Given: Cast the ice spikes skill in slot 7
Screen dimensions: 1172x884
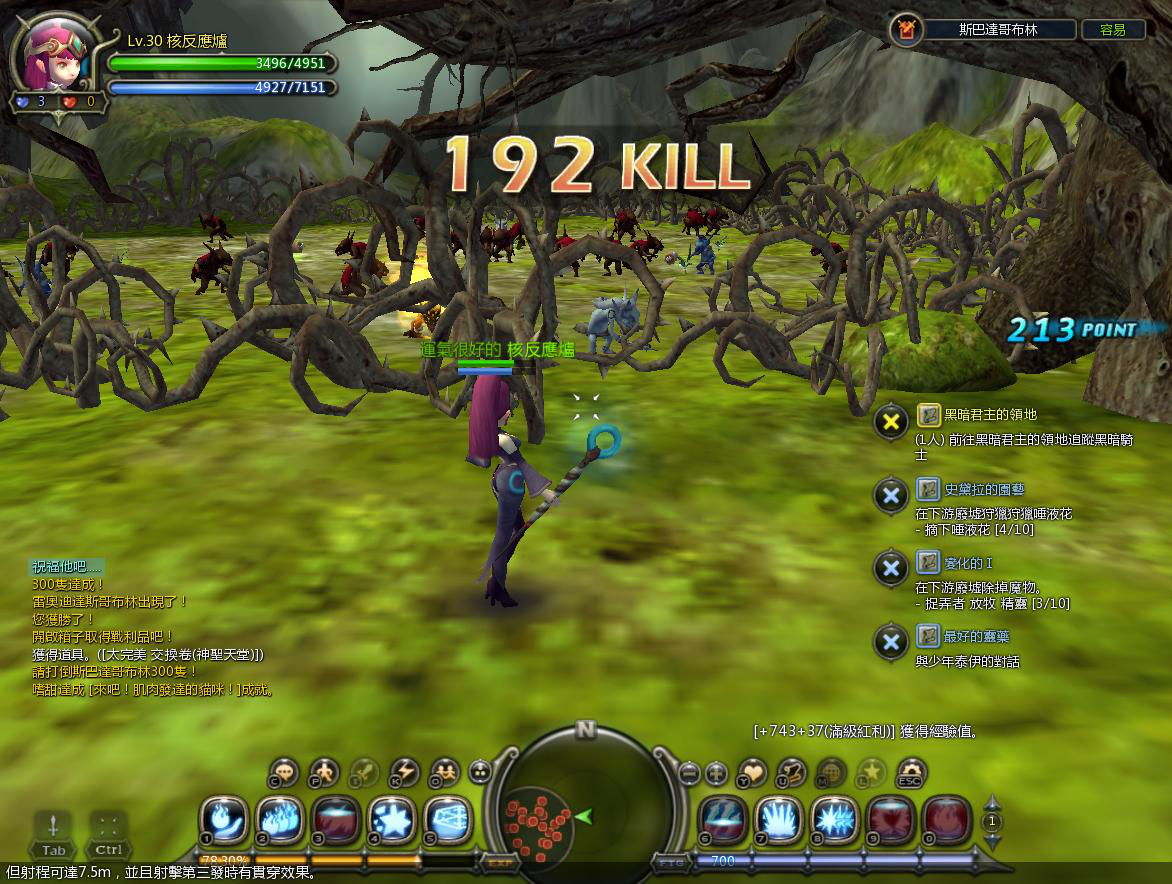Looking at the screenshot, I should [779, 820].
